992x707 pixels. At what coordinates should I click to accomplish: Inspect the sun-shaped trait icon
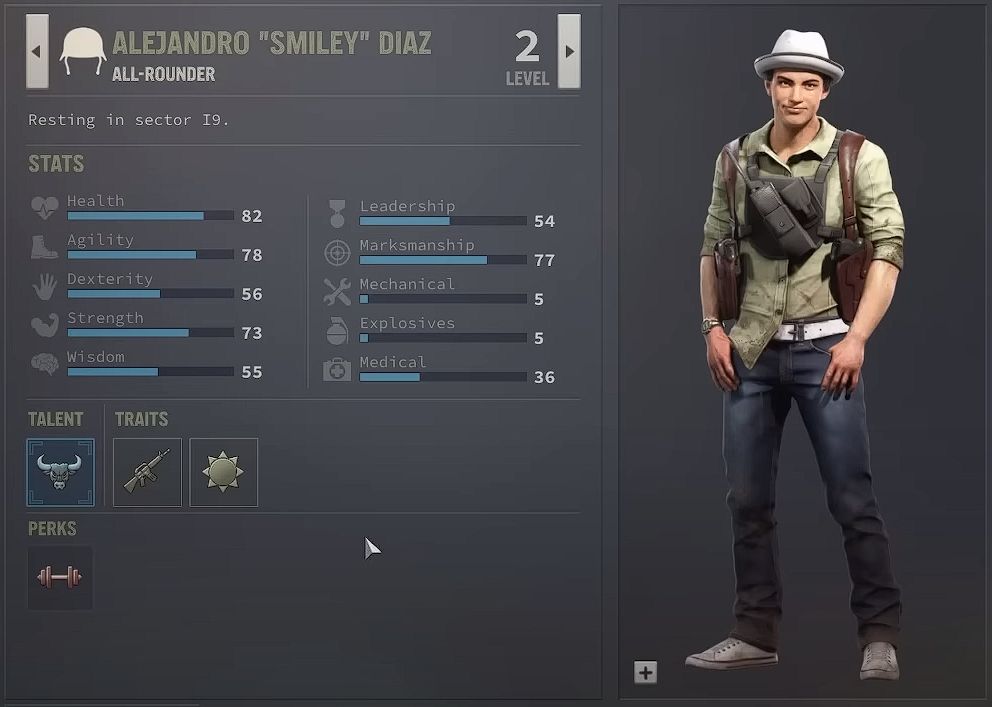pyautogui.click(x=223, y=472)
